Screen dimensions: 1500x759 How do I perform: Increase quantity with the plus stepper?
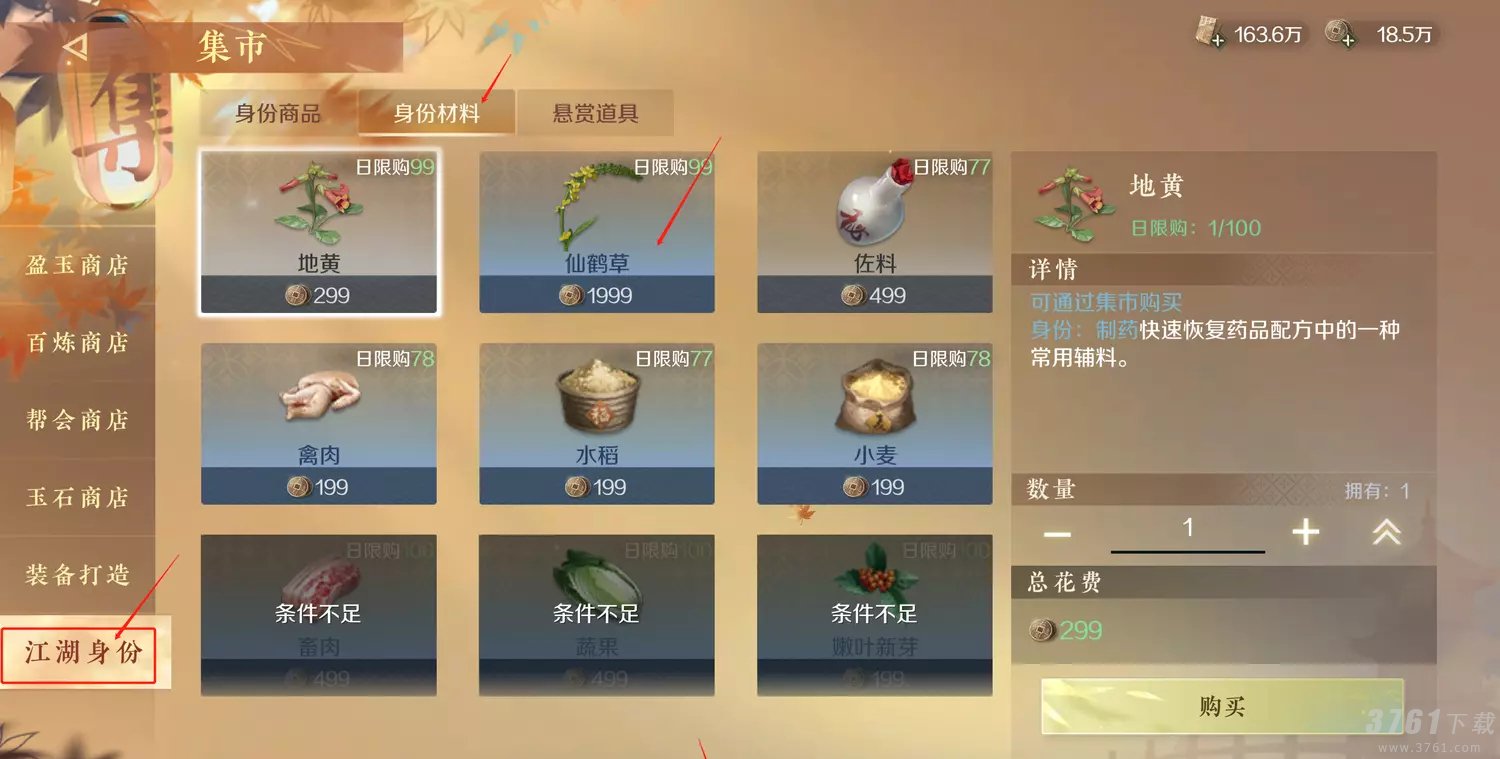click(x=1305, y=533)
